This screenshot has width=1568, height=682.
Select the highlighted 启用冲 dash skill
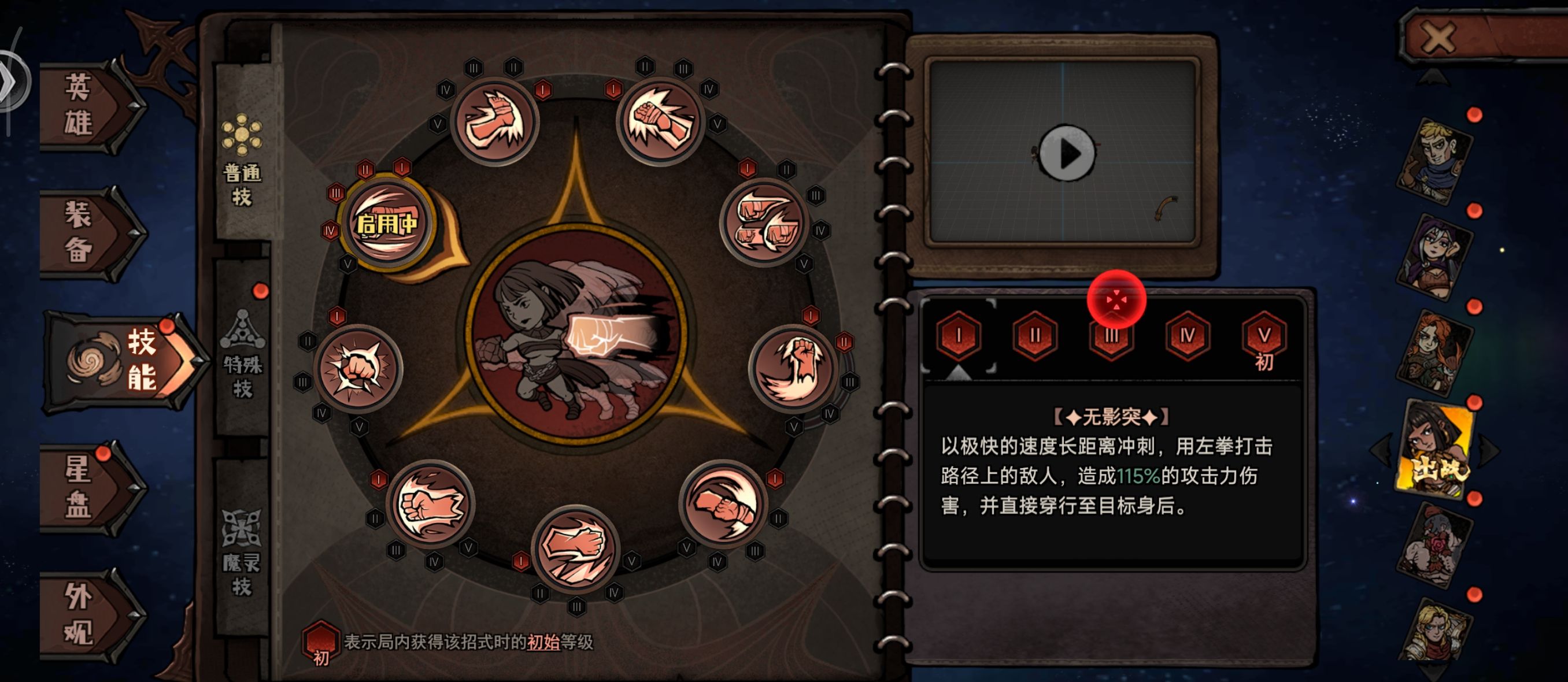(390, 223)
